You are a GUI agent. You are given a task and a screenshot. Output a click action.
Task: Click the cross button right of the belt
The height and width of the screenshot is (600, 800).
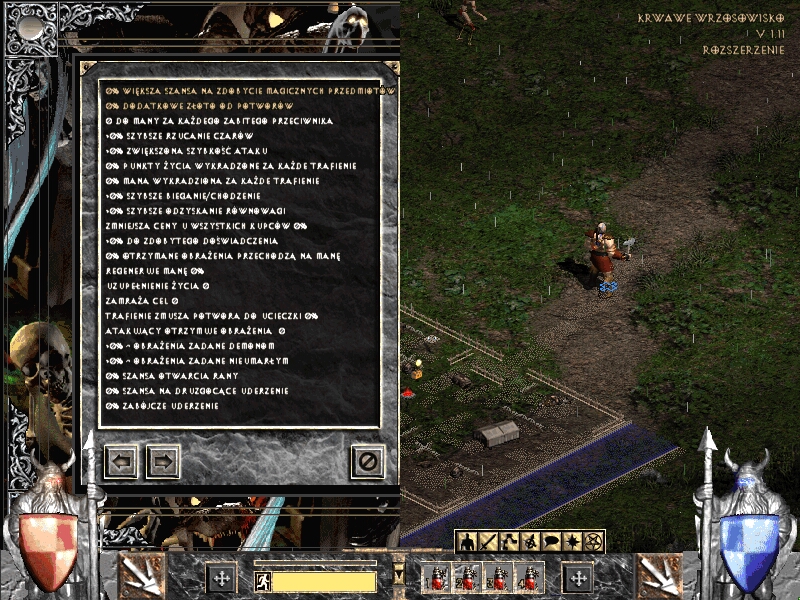(578, 578)
